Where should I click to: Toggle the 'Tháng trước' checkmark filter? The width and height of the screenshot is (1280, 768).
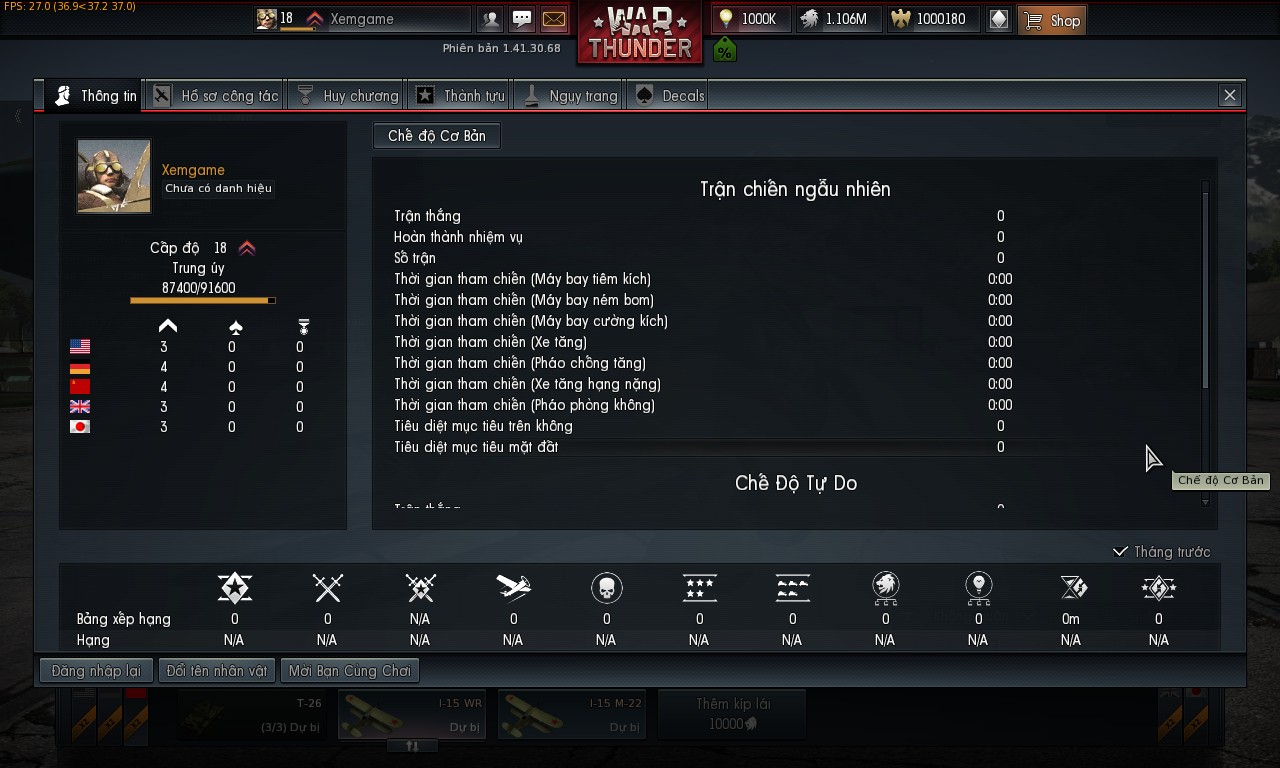[x=1121, y=551]
